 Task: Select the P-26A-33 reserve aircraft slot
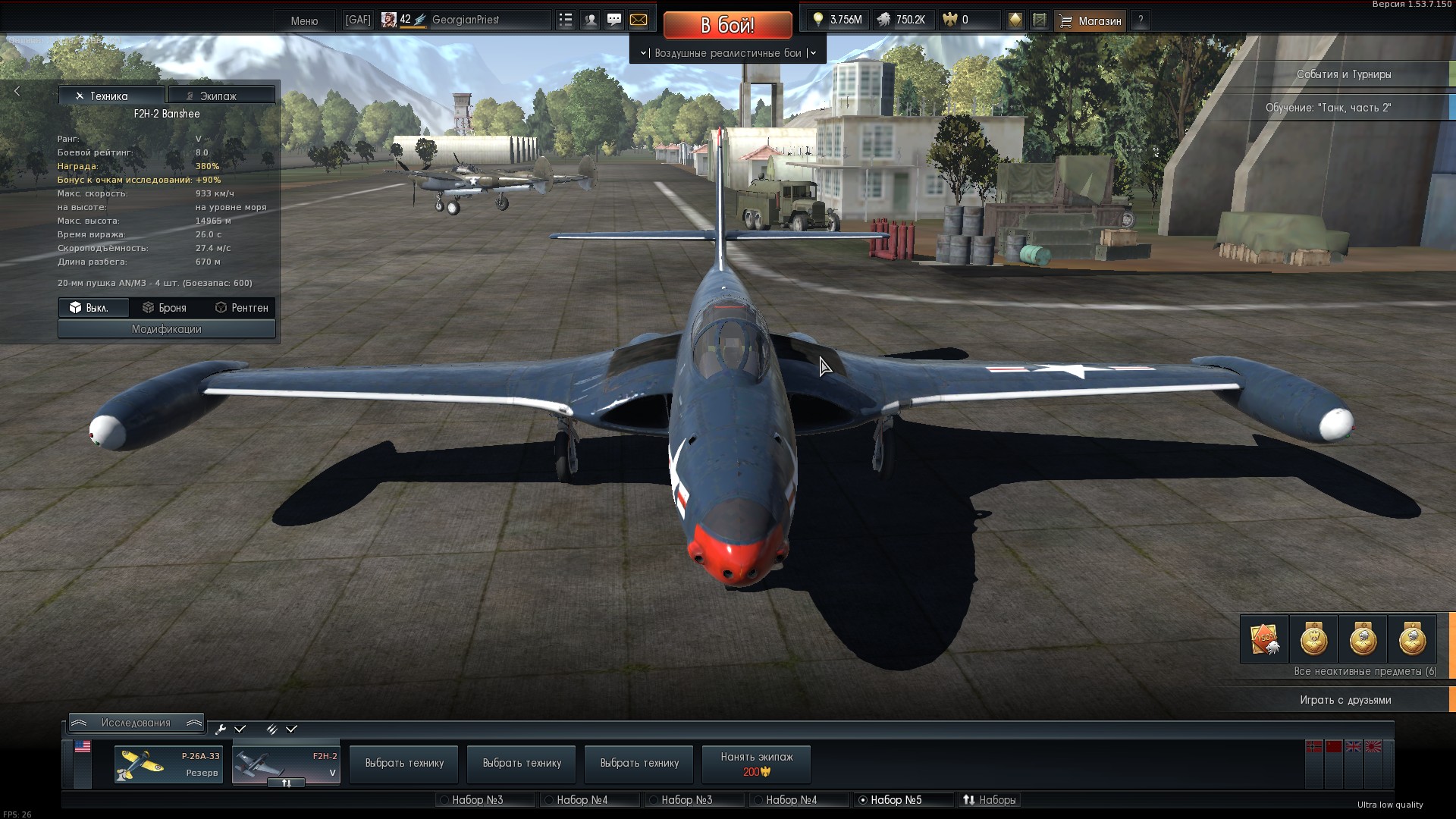pyautogui.click(x=168, y=764)
